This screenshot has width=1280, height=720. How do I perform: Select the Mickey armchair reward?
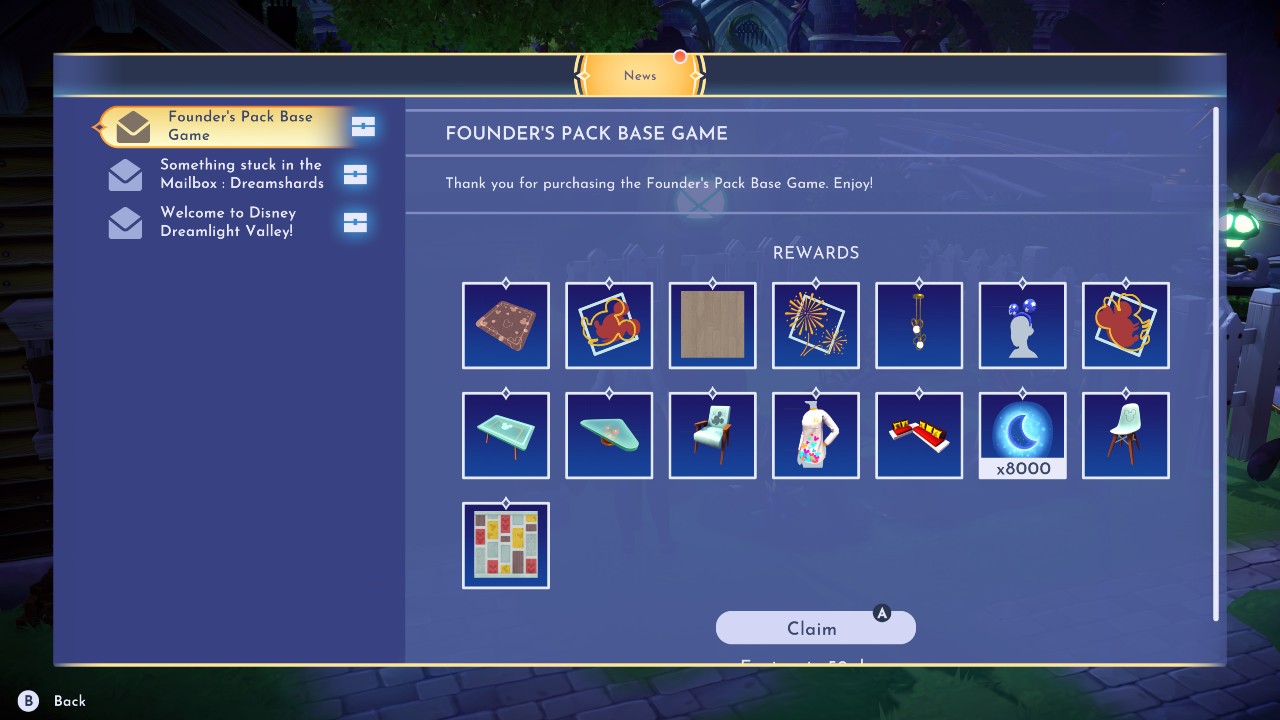point(712,435)
